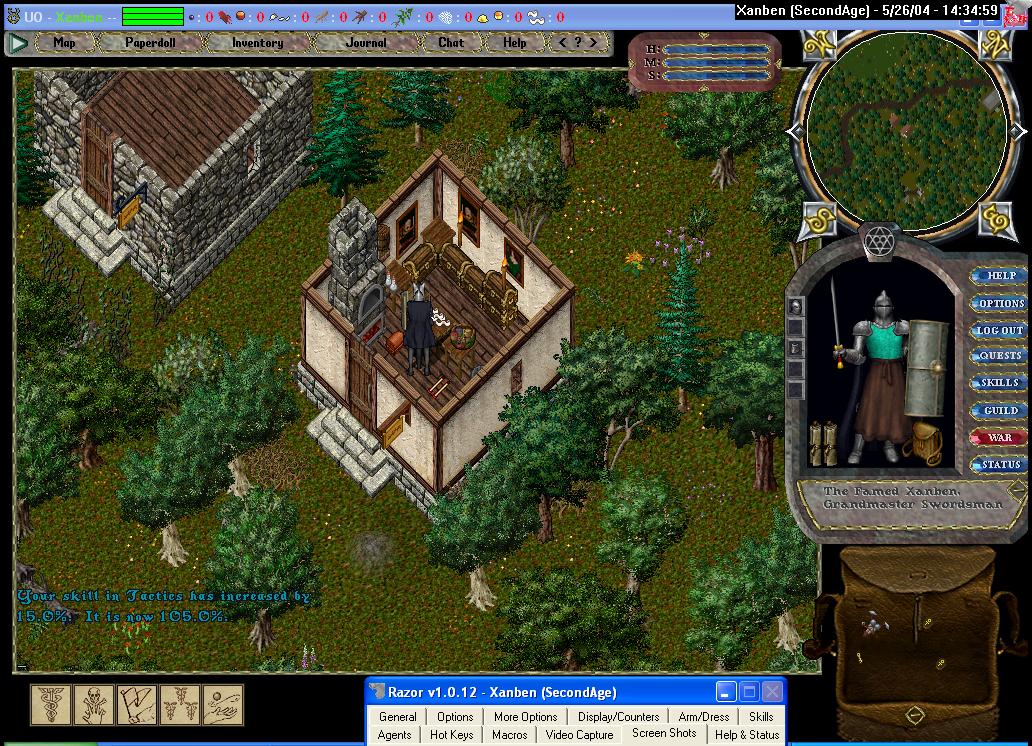The image size is (1032, 746).
Task: Switch to Razor's Macros tab
Action: coord(509,735)
